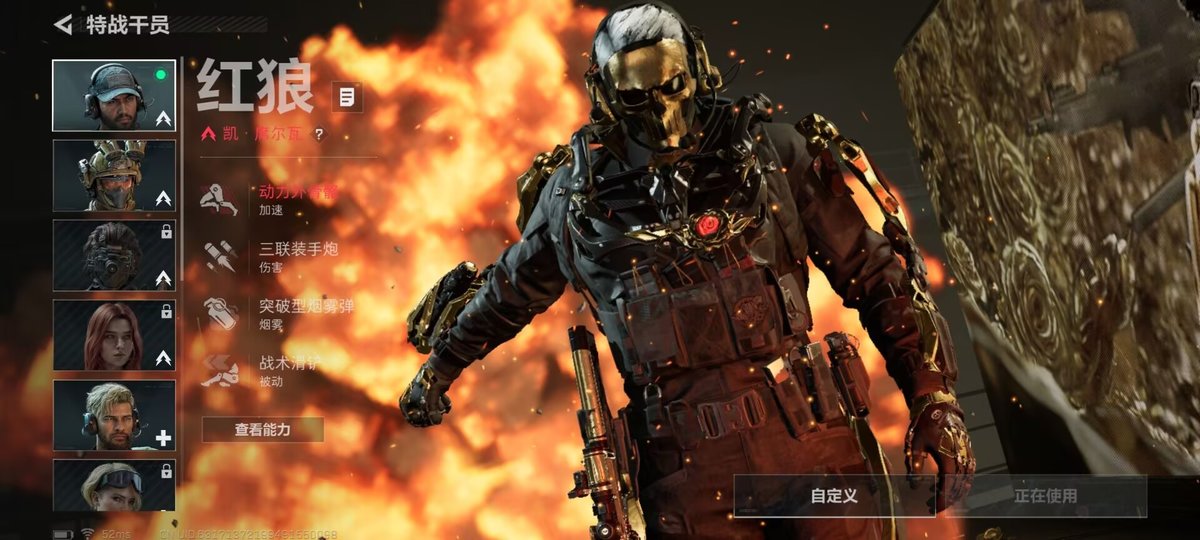Select the bearded operator with cap and headset
This screenshot has width=1200, height=540.
pos(113,96)
